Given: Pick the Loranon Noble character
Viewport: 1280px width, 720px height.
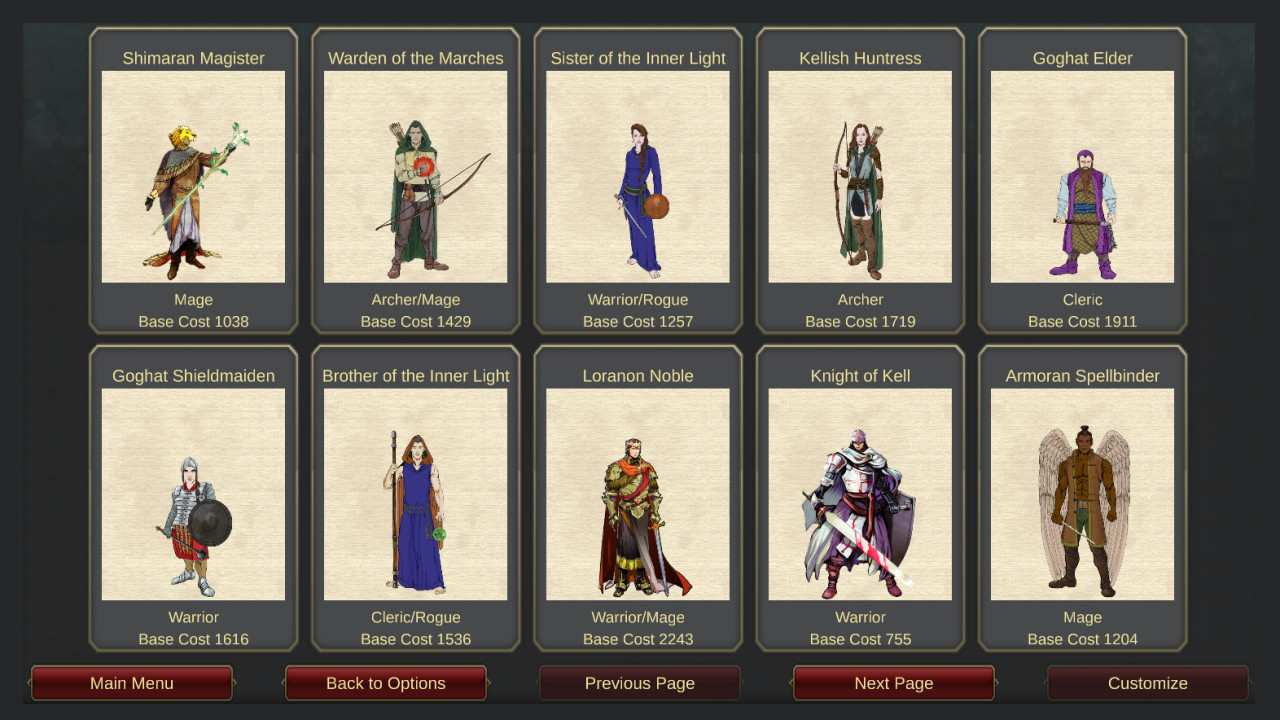Looking at the screenshot, I should click(x=637, y=495).
